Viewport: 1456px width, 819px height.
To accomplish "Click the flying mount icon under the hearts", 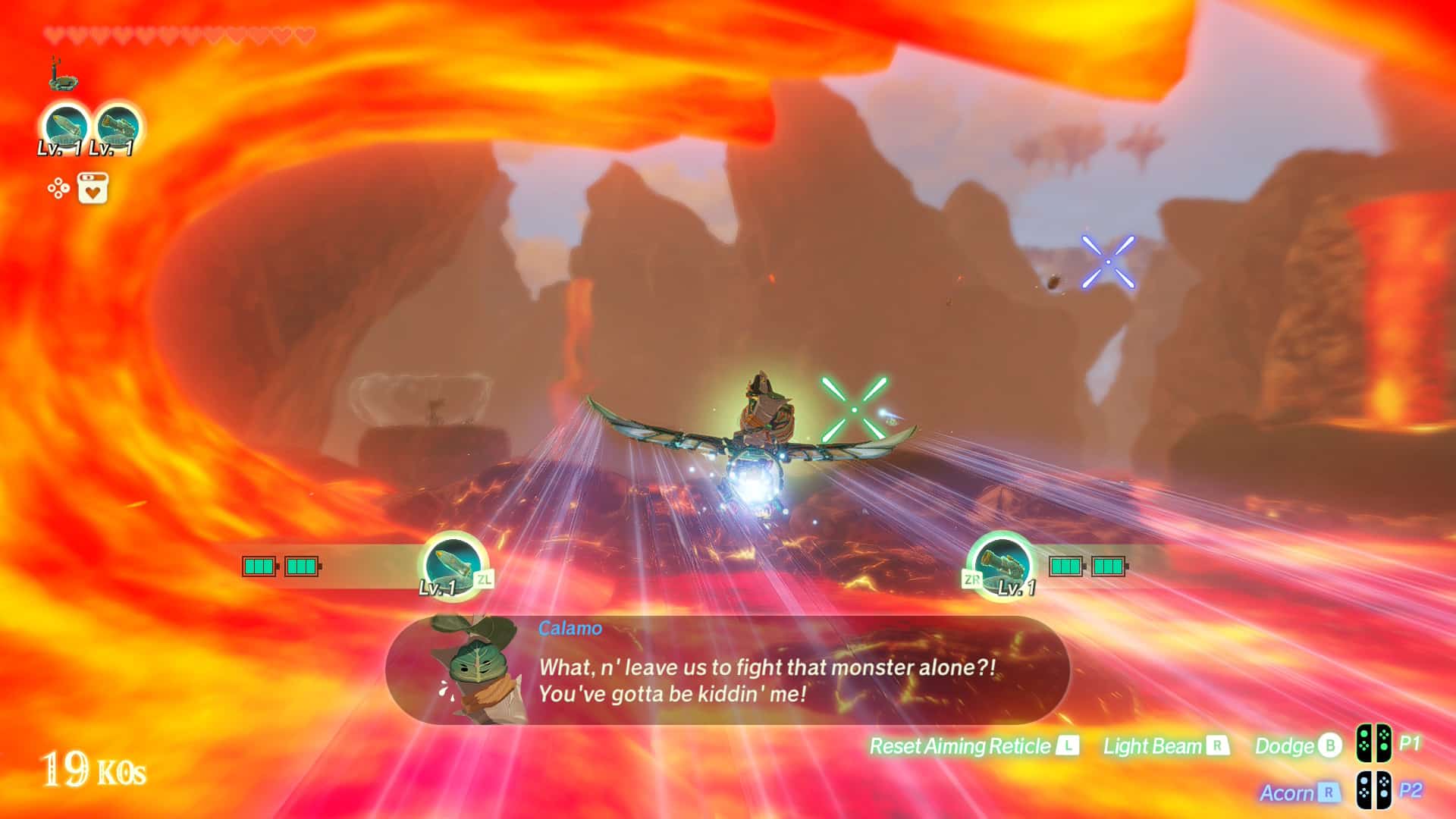I will (x=62, y=74).
